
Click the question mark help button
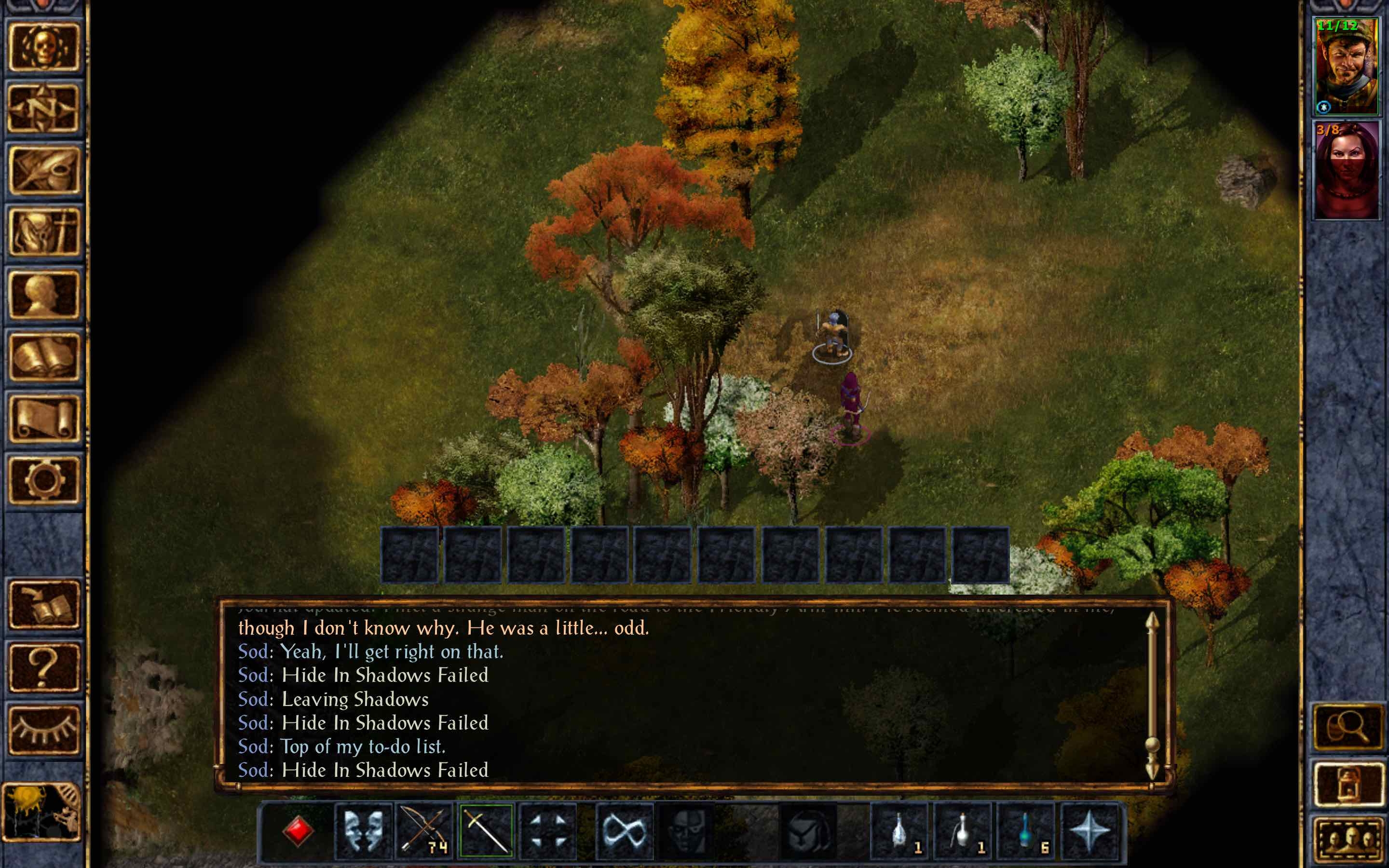[x=43, y=667]
